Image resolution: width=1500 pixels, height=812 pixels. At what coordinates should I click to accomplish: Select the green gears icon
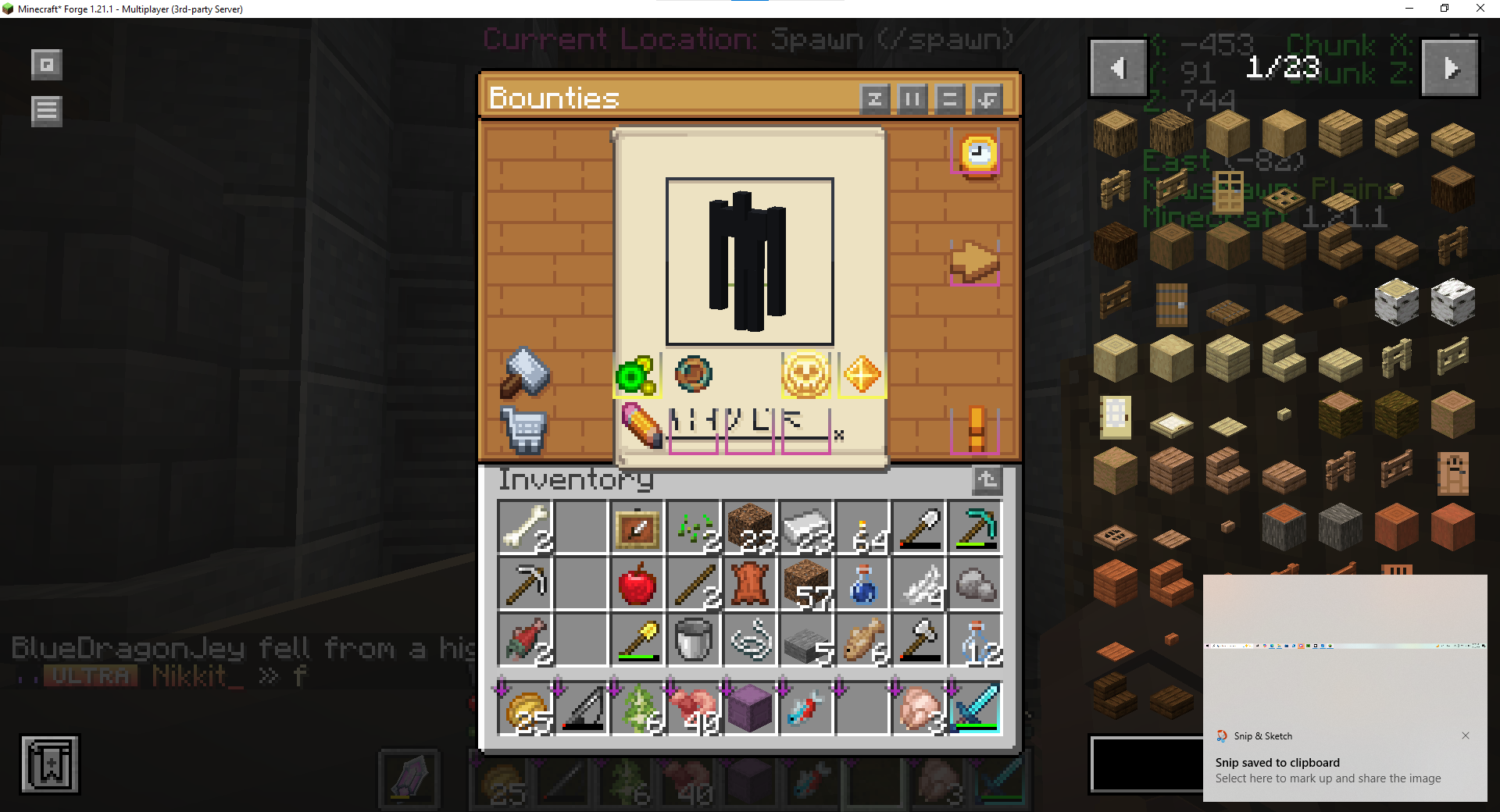click(x=636, y=376)
